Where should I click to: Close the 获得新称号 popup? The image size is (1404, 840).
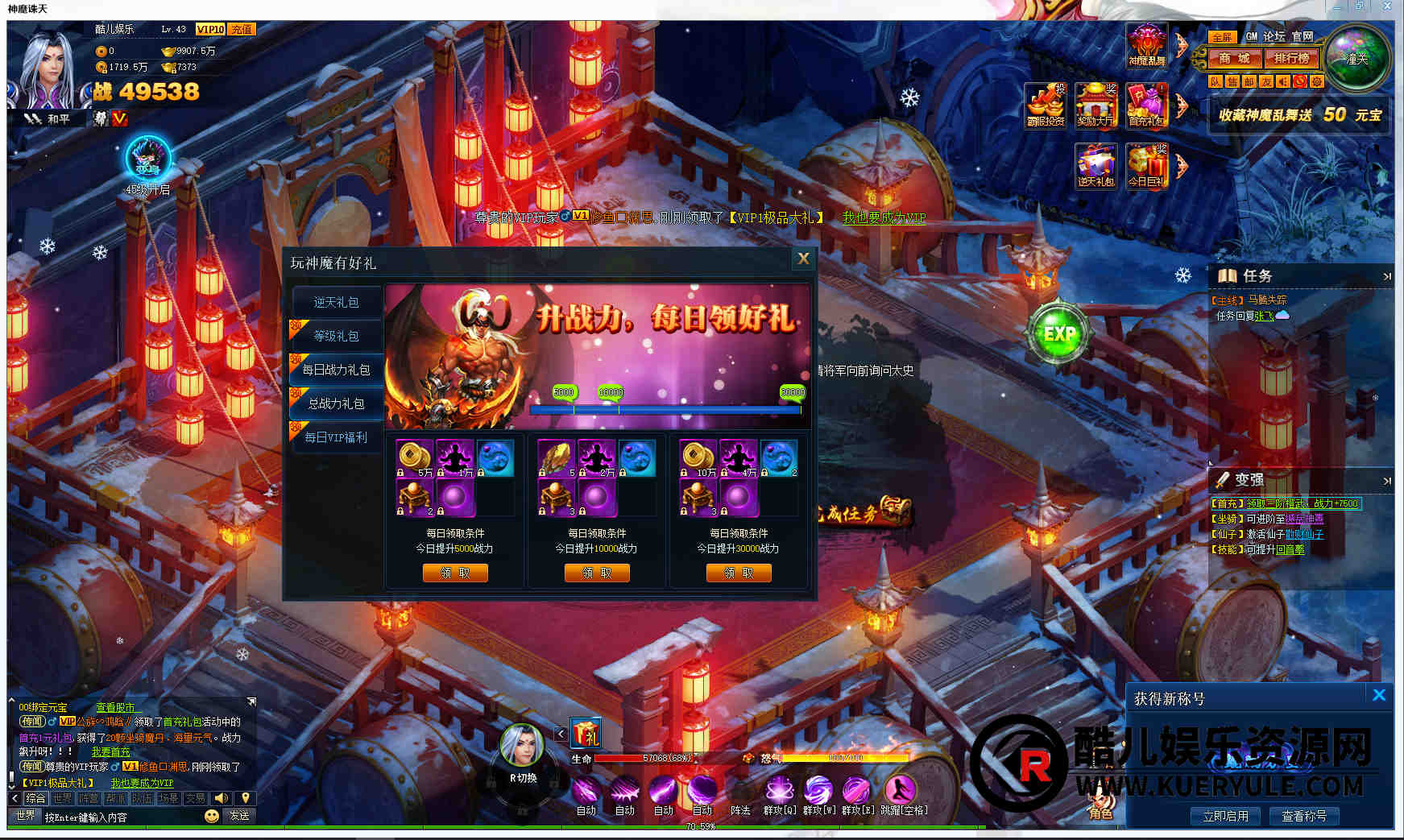pos(1379,695)
